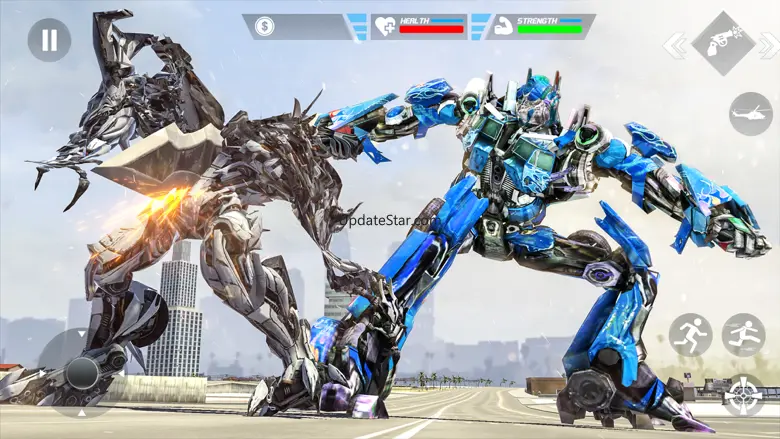Tap the virtual joystick center knob
This screenshot has height=439, width=780.
pyautogui.click(x=82, y=373)
